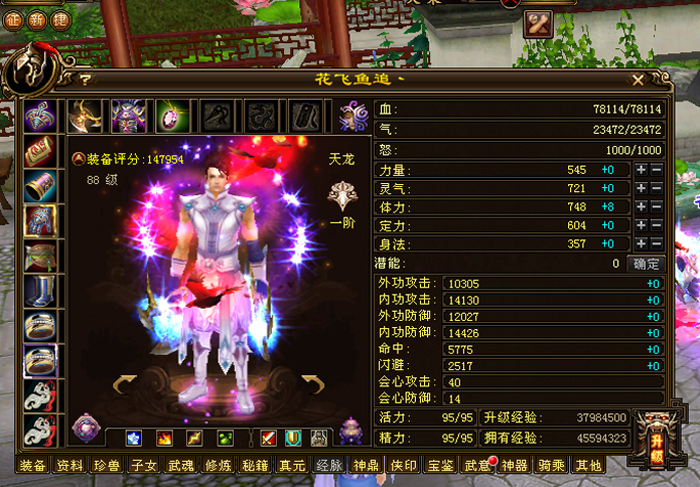Switch to the 骑乘 tab
The image size is (700, 487).
[x=551, y=465]
